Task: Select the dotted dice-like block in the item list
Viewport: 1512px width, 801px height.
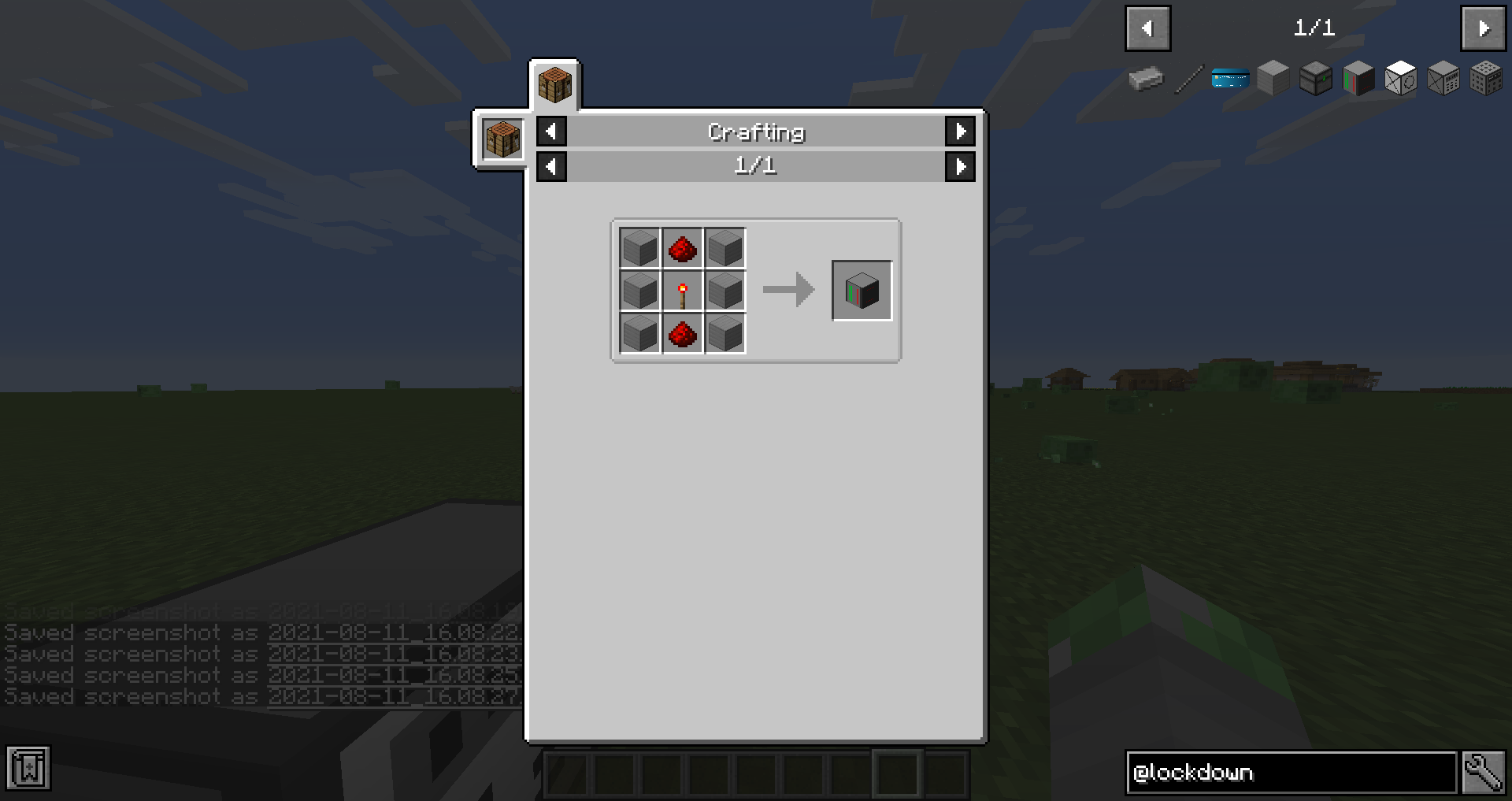Action: [x=1486, y=79]
